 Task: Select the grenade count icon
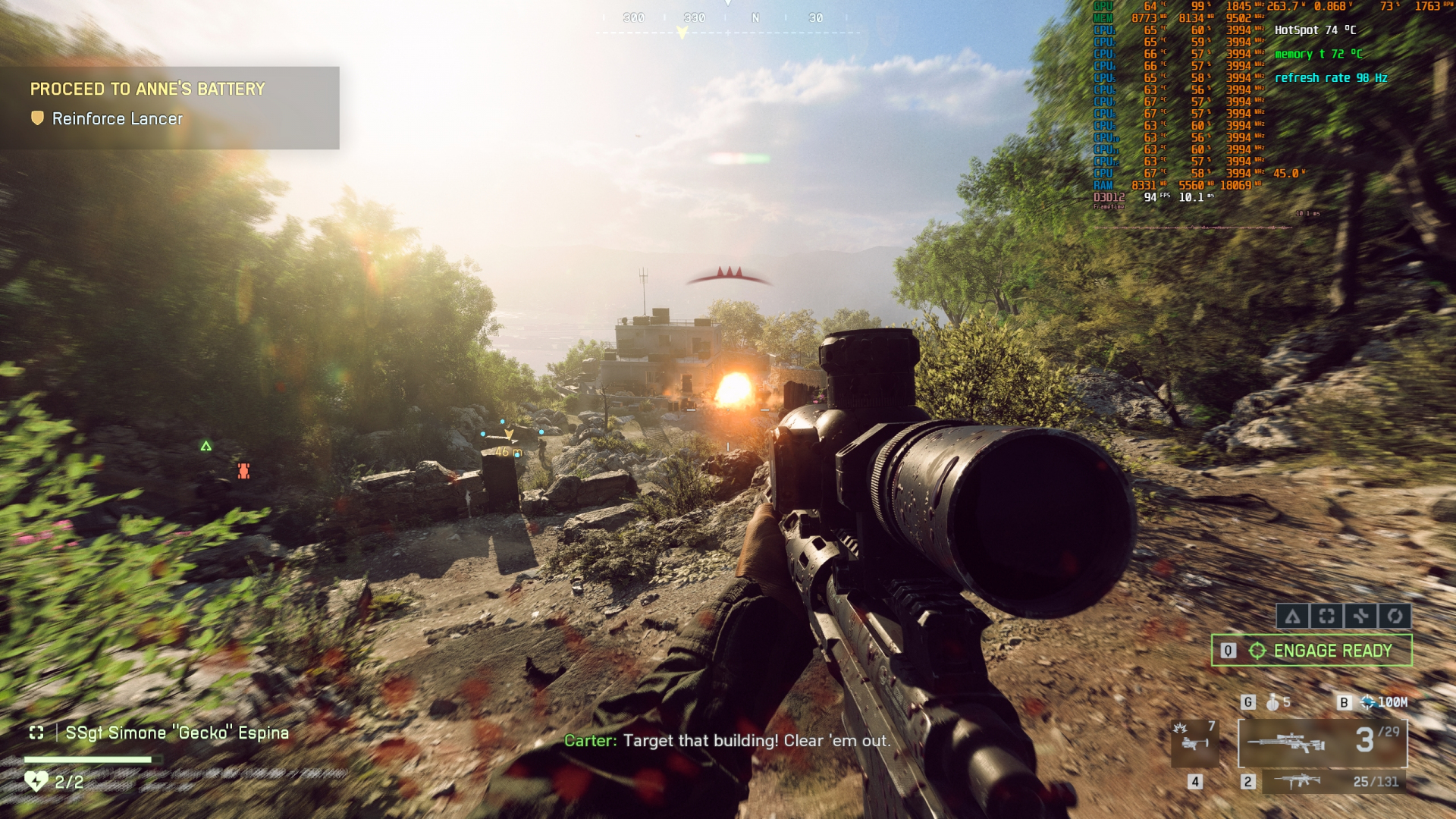tap(1274, 702)
